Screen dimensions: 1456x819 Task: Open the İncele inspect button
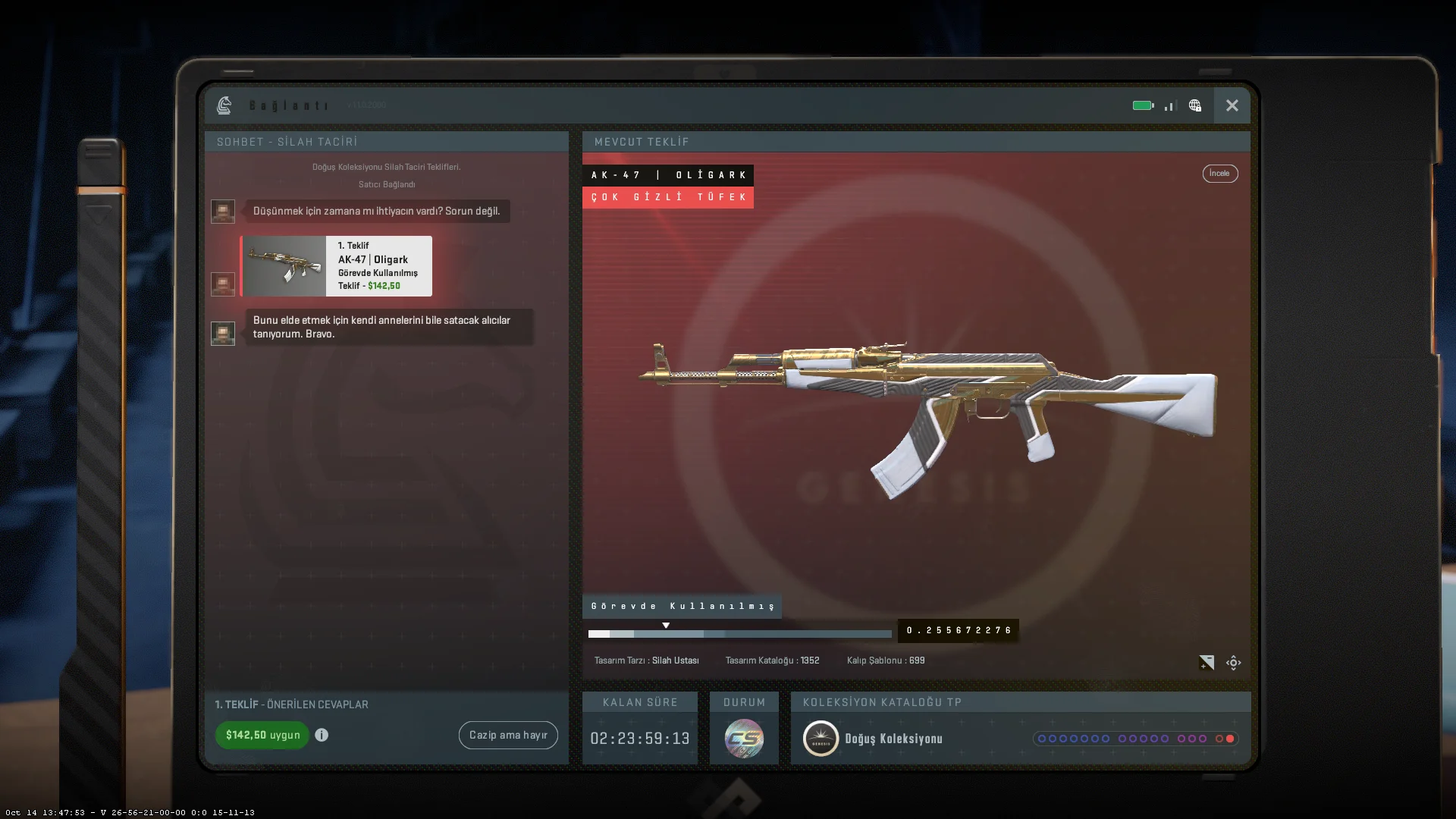tap(1219, 174)
